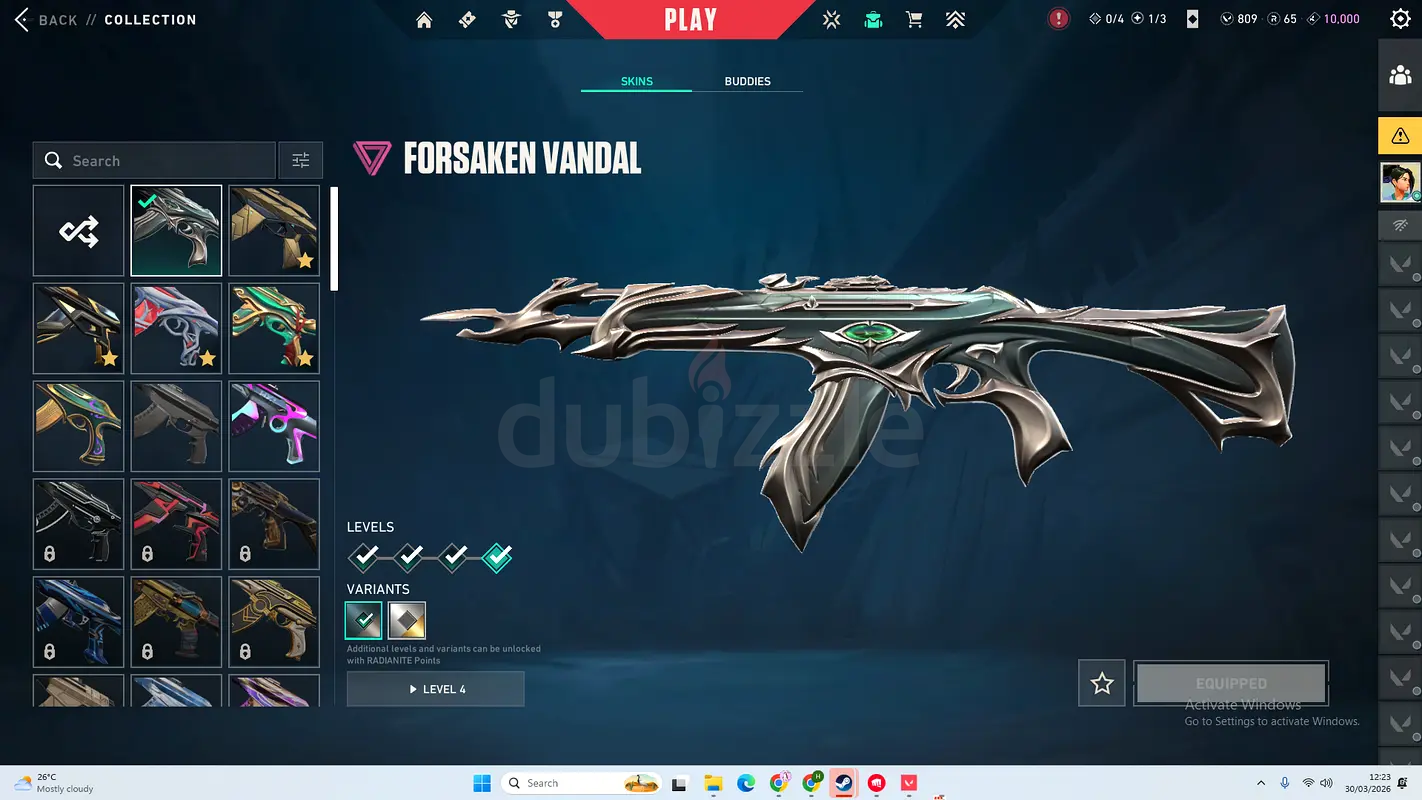
Task: Open the store shopping cart
Action: point(914,20)
